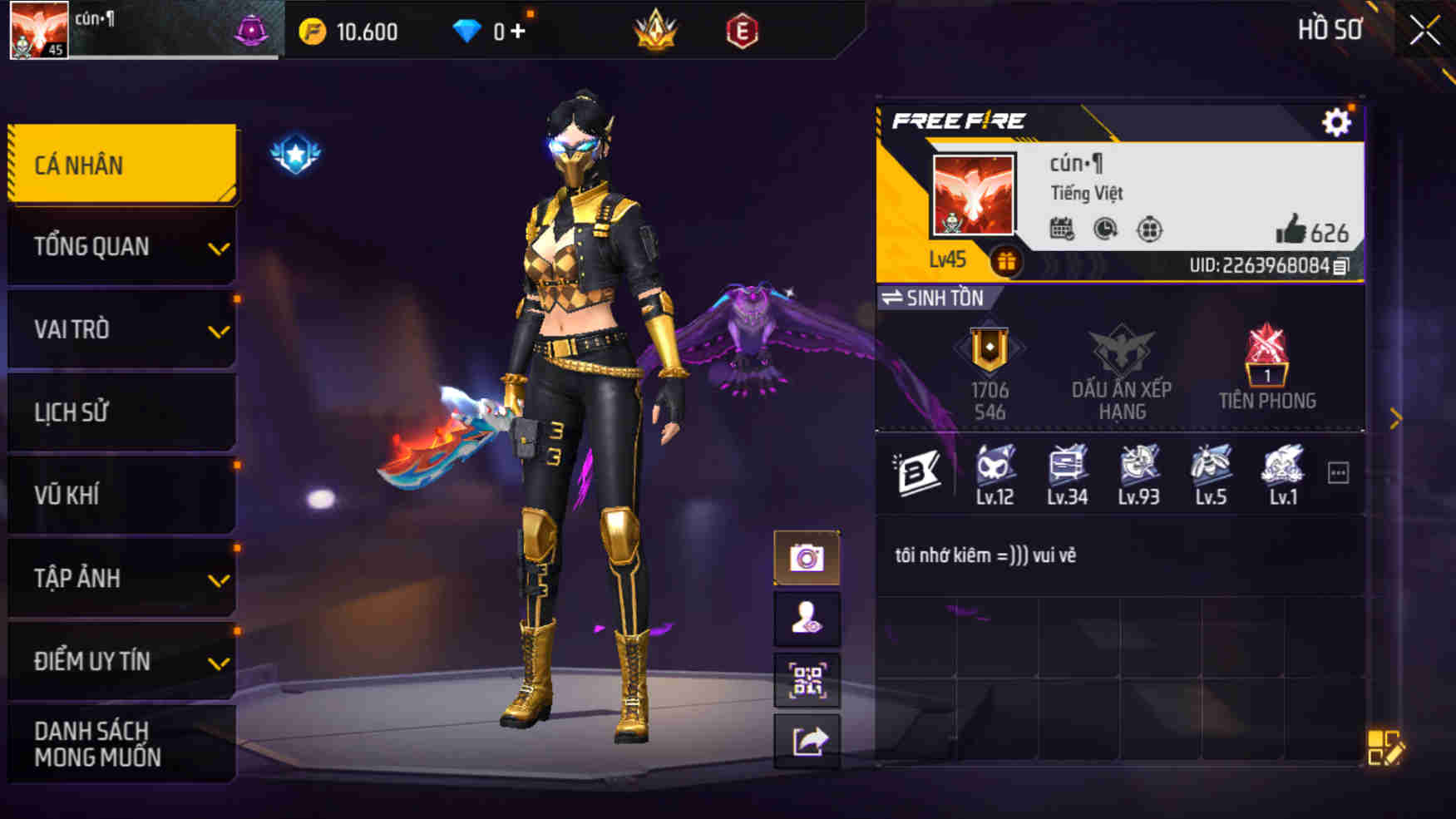
Task: Open the LỊCH SỬ tab
Action: tap(121, 412)
